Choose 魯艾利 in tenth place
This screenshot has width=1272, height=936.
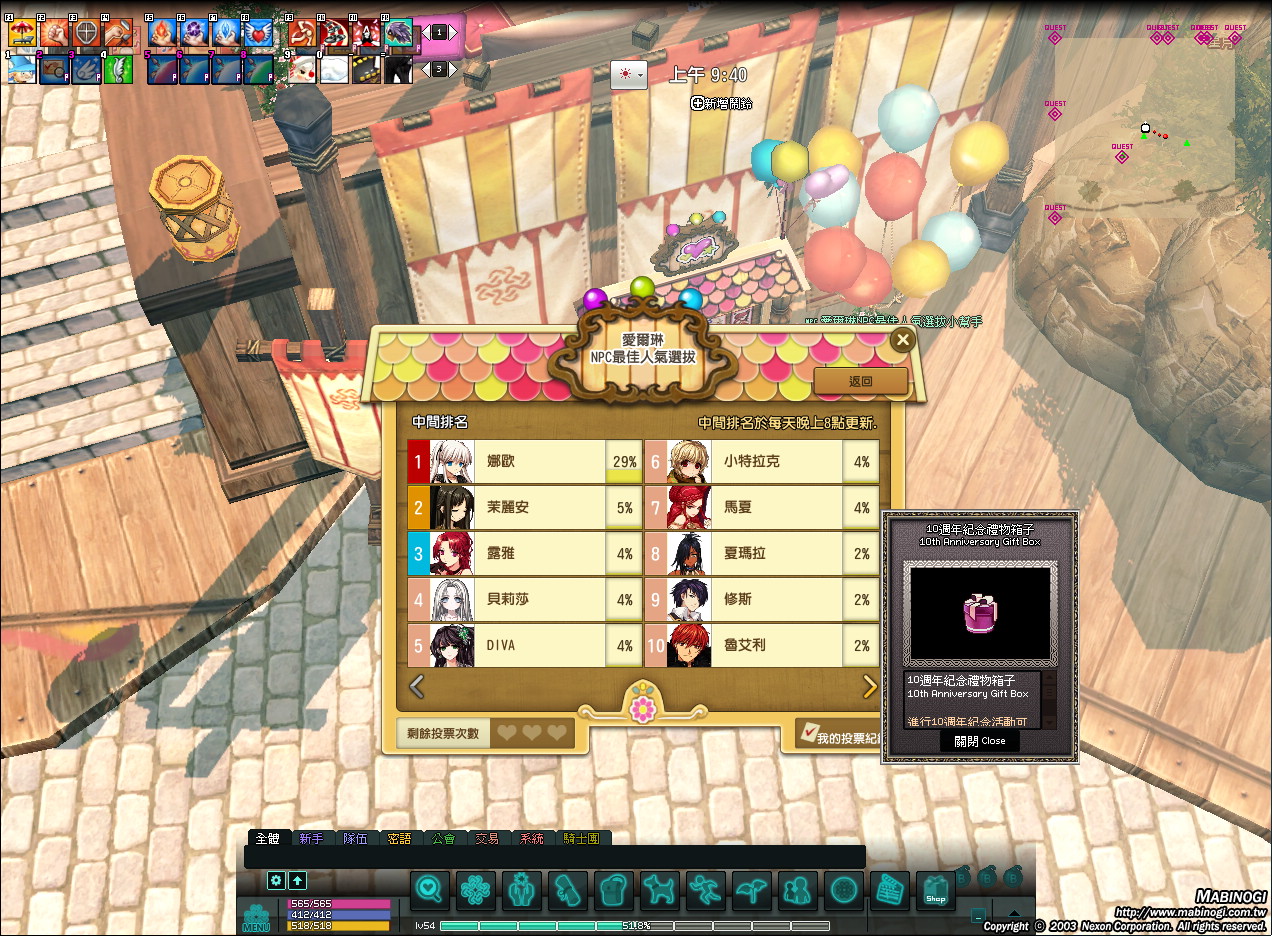(x=762, y=646)
